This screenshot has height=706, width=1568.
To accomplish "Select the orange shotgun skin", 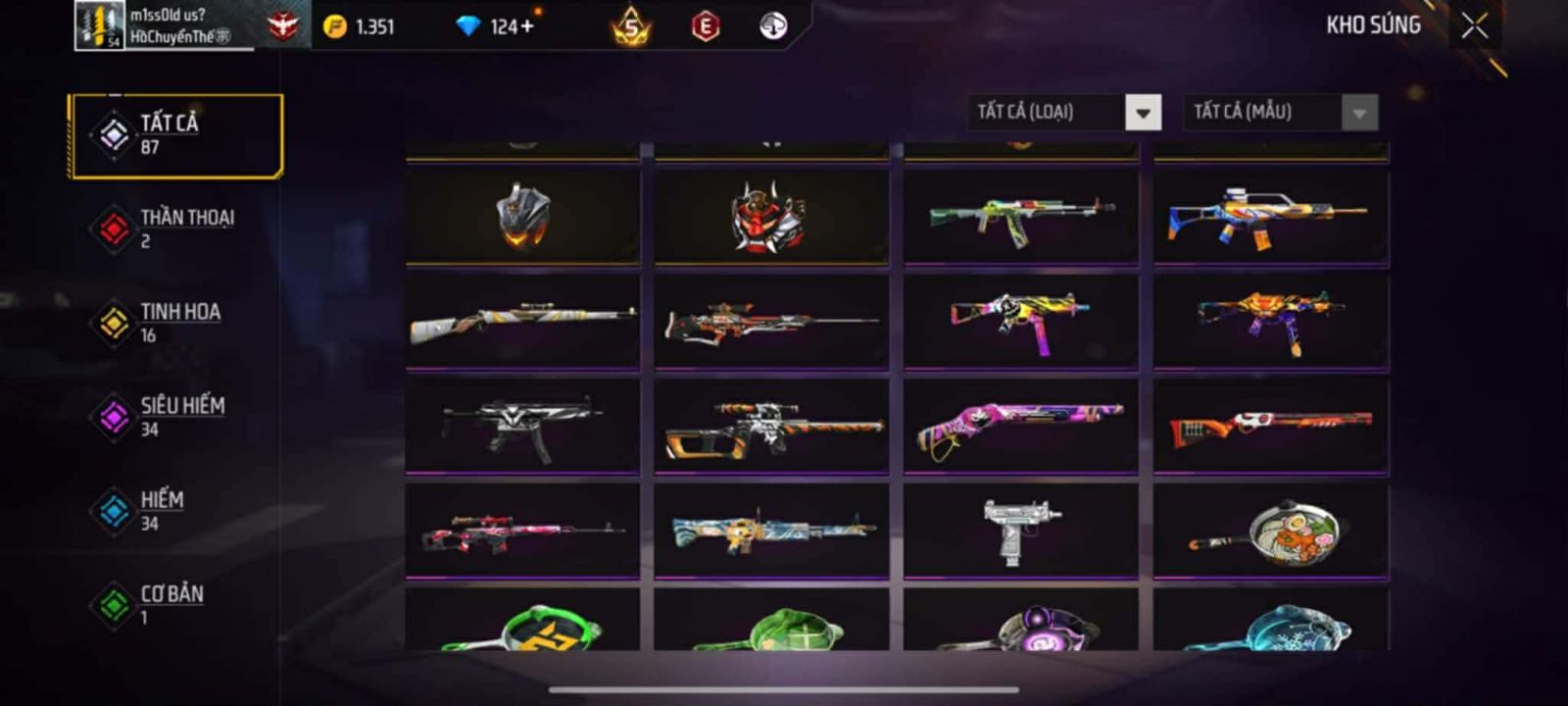I will tap(1270, 427).
